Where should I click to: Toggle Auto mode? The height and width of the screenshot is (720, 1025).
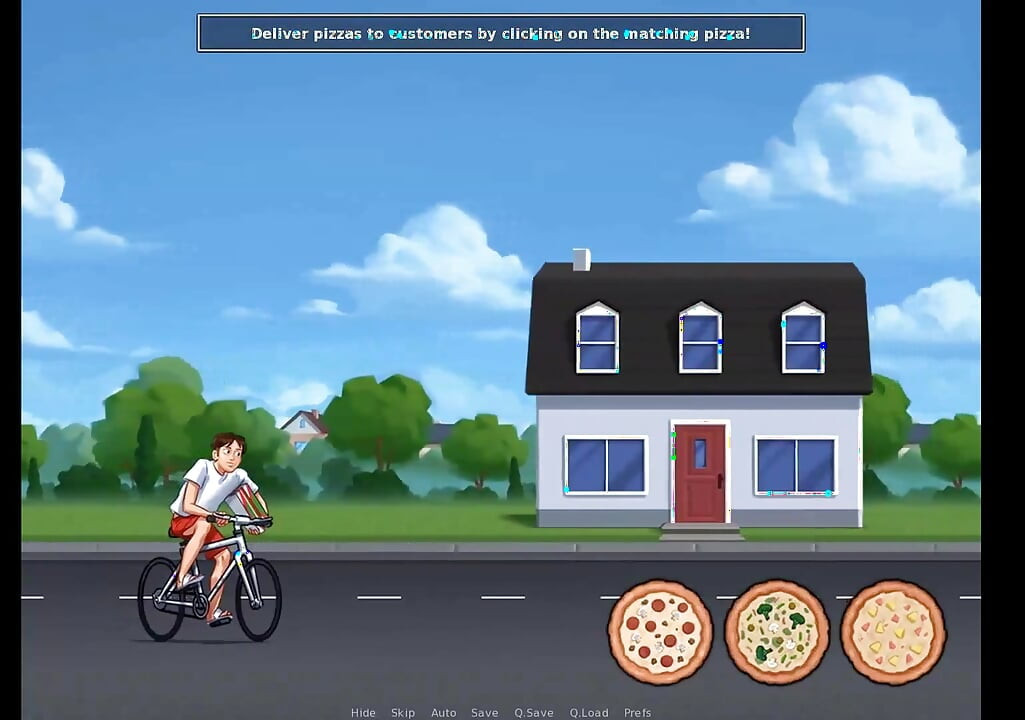[443, 713]
